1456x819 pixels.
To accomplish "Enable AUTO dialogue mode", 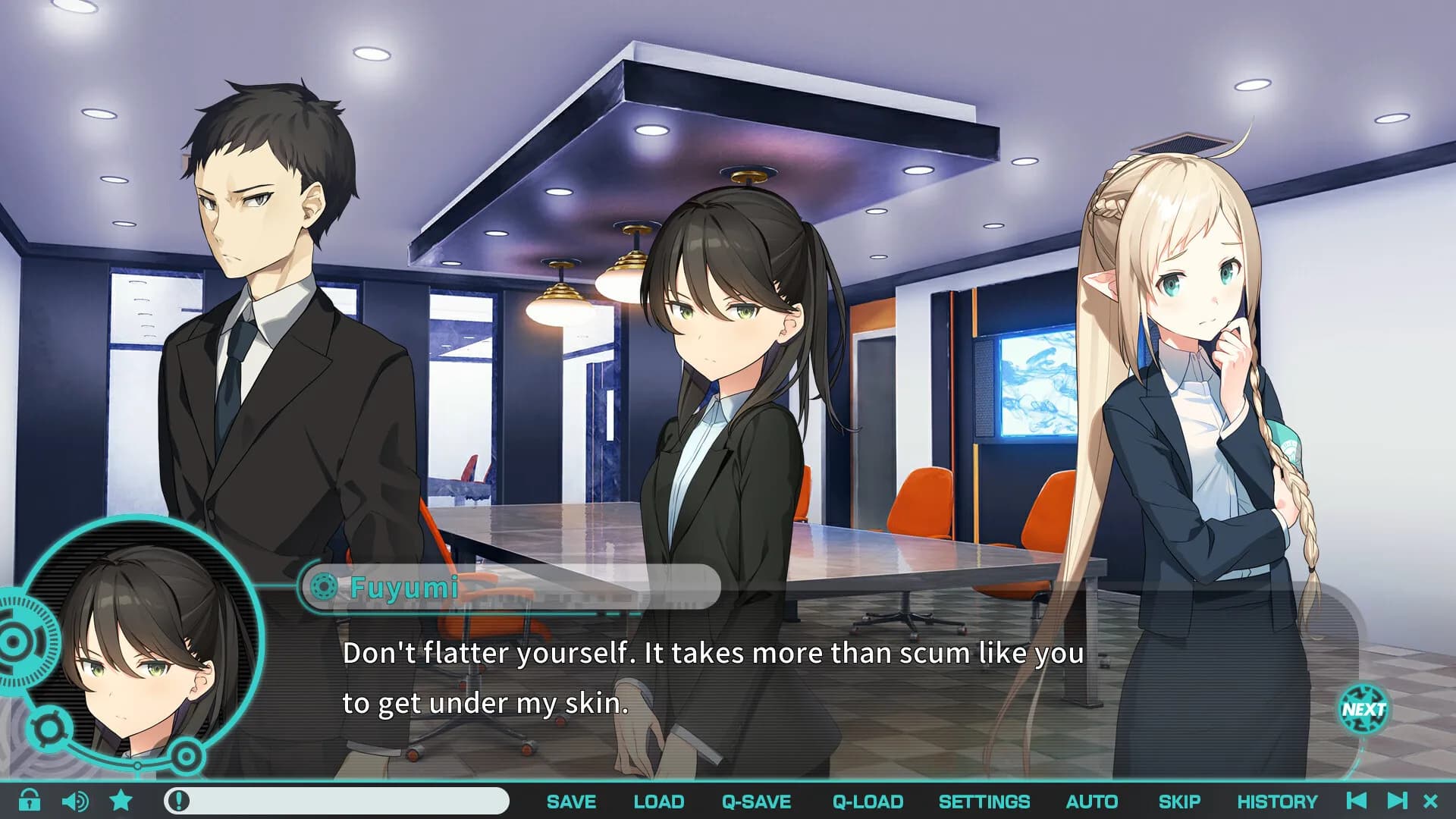I will pyautogui.click(x=1091, y=802).
